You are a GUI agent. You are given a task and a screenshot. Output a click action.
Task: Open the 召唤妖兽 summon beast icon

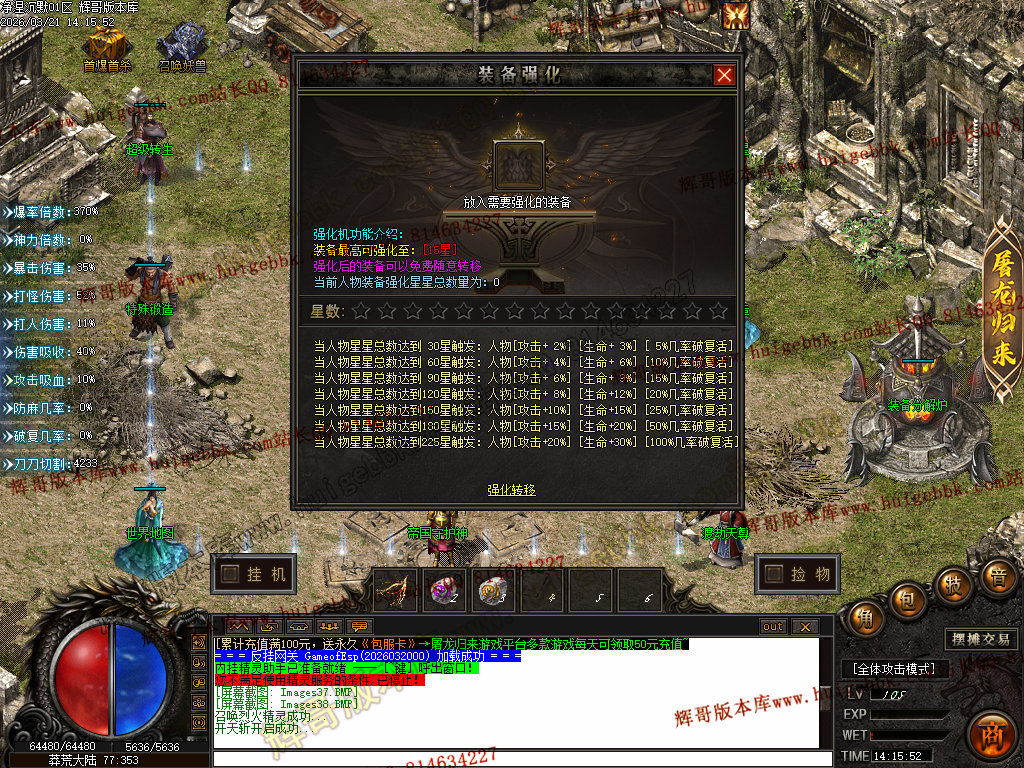182,46
